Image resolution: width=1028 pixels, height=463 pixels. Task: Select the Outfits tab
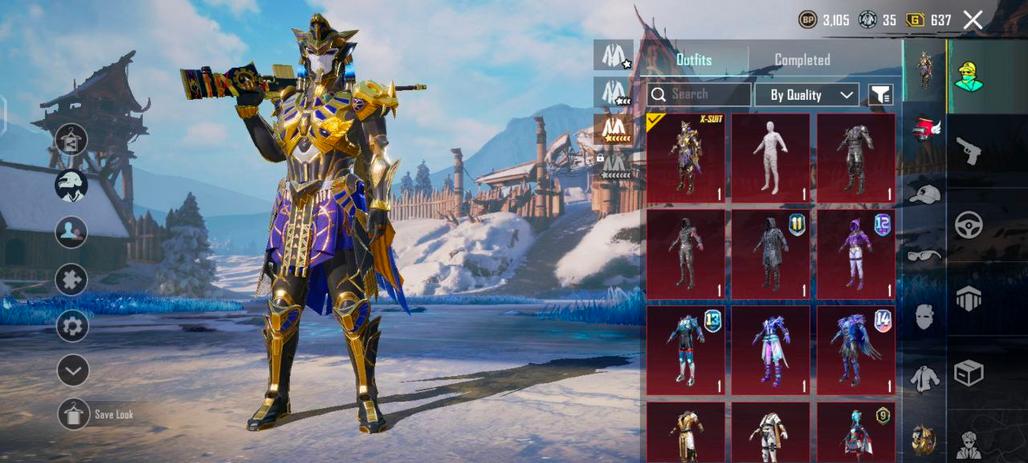[x=694, y=60]
